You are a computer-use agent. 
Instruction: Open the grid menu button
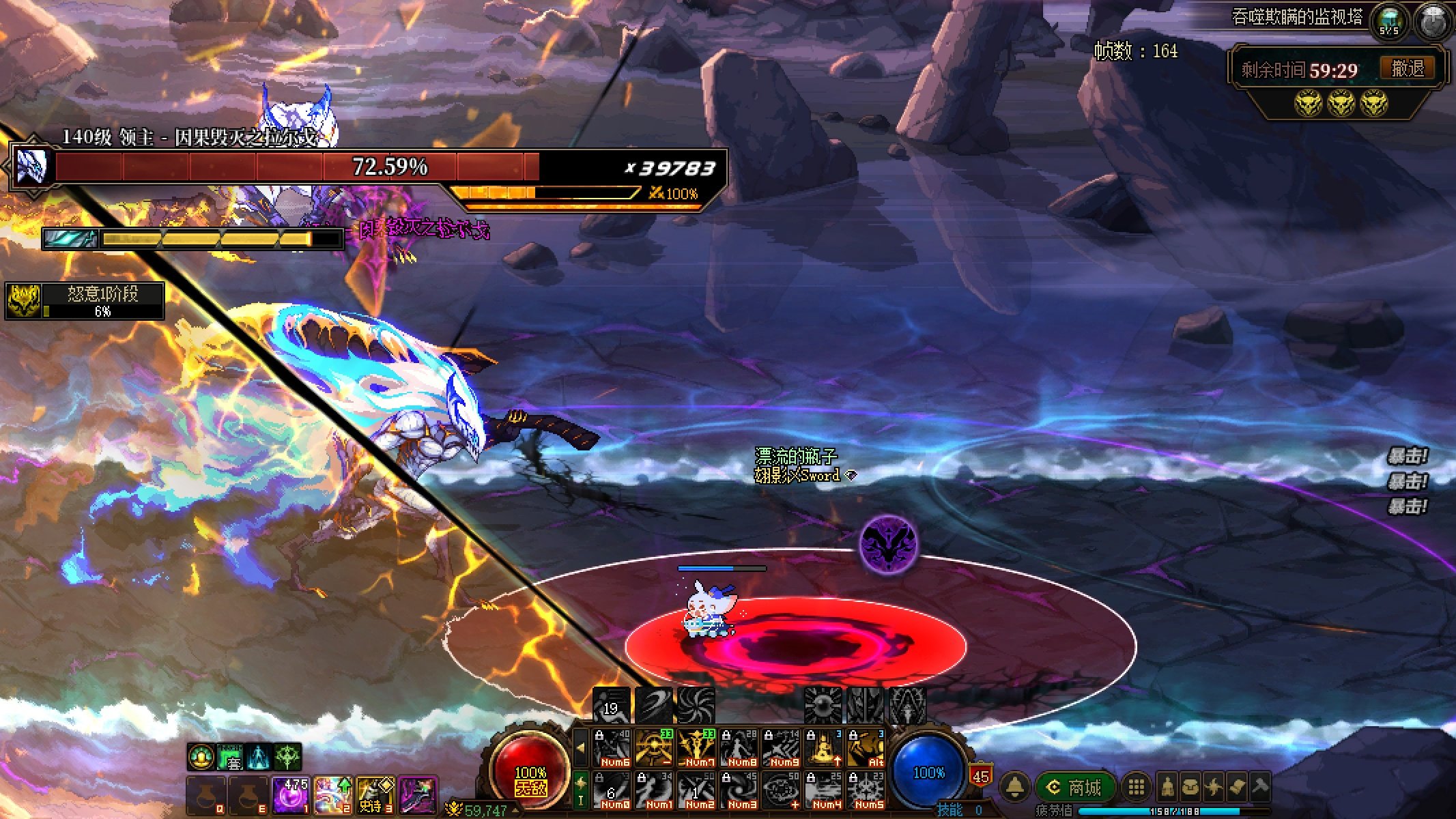(x=1136, y=788)
